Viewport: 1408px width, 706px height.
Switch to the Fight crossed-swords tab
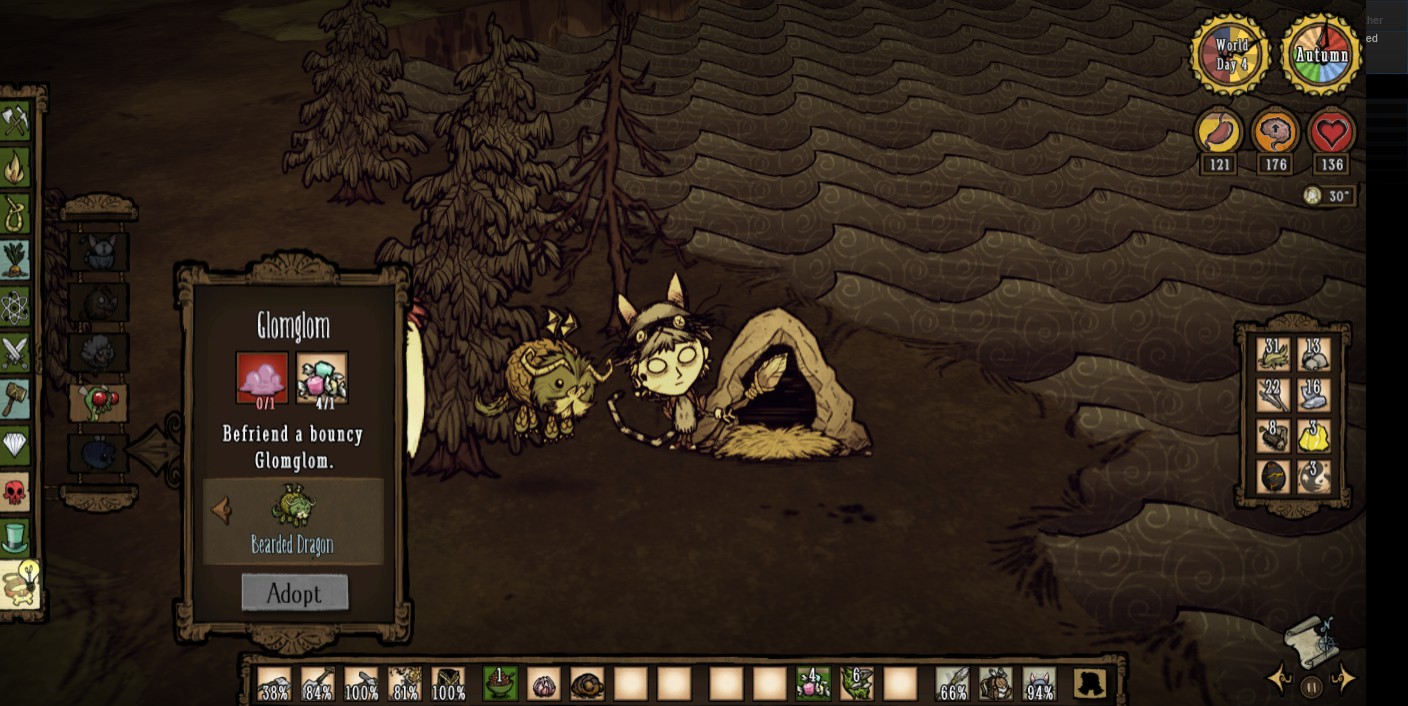click(x=15, y=352)
